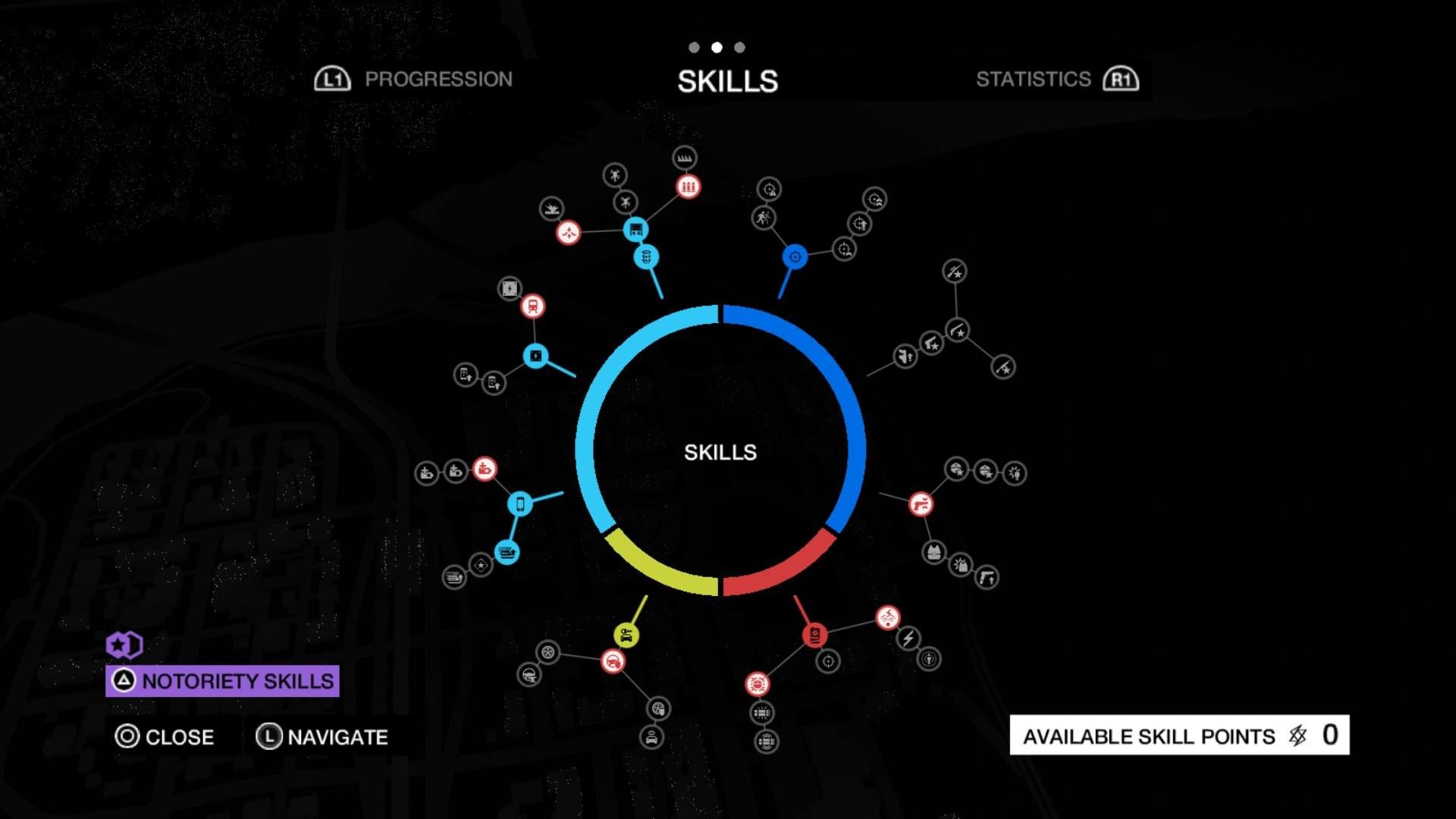This screenshot has height=819, width=1456.
Task: Choose the blue smartphone skill node
Action: (520, 503)
